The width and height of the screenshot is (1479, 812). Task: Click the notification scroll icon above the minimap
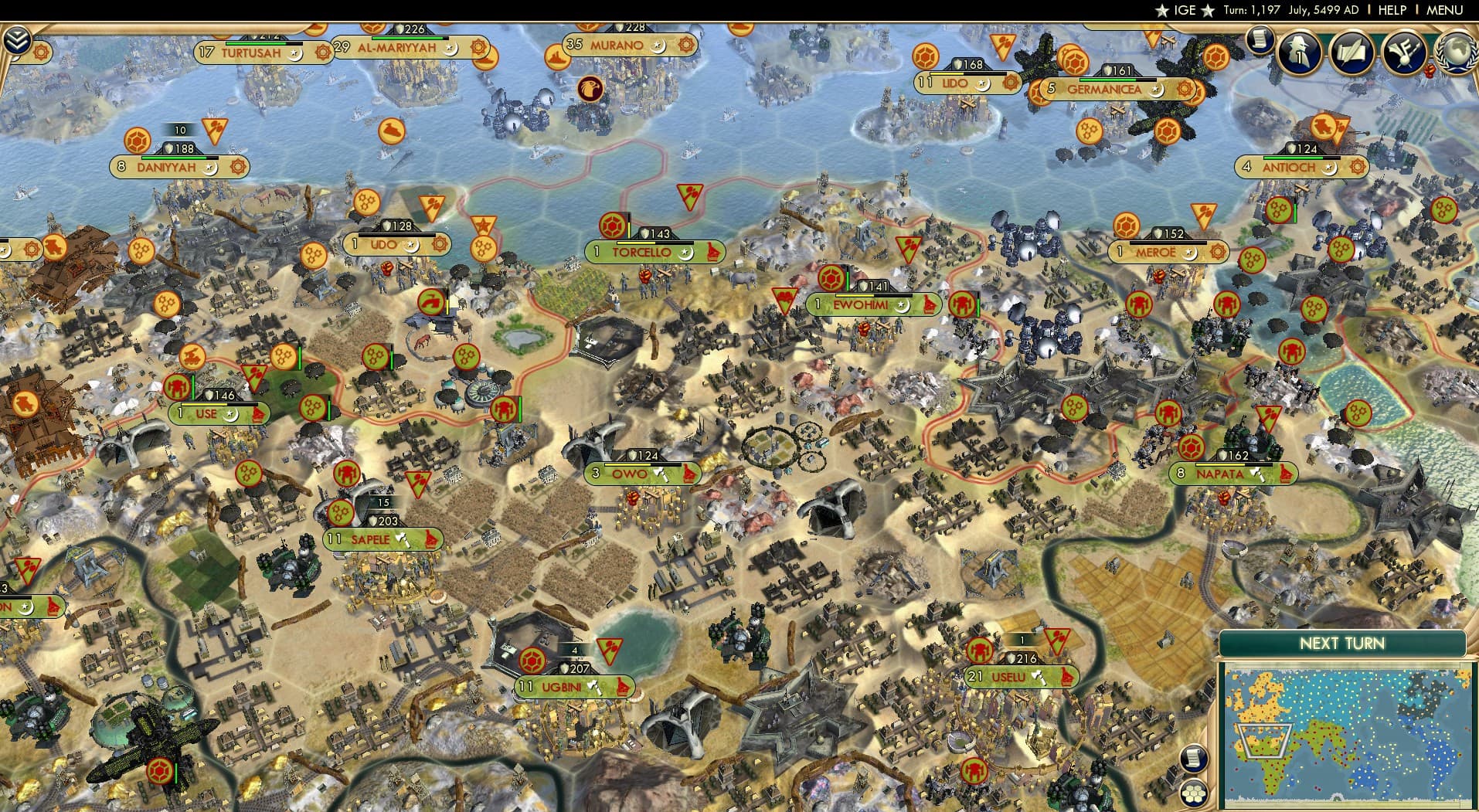click(1194, 758)
